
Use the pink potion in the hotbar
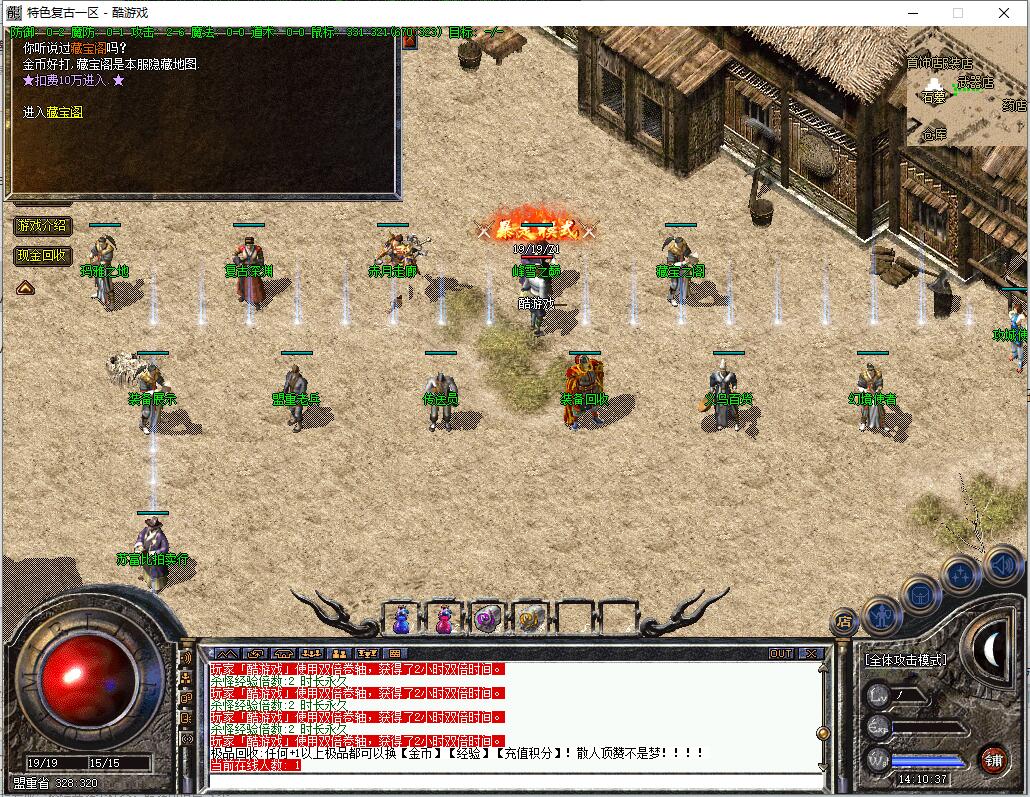(x=443, y=620)
